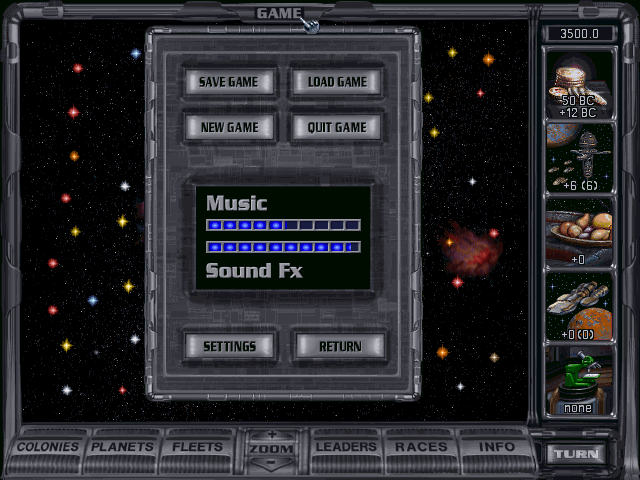The width and height of the screenshot is (640, 480).
Task: Open the Colonies screen
Action: [48, 447]
